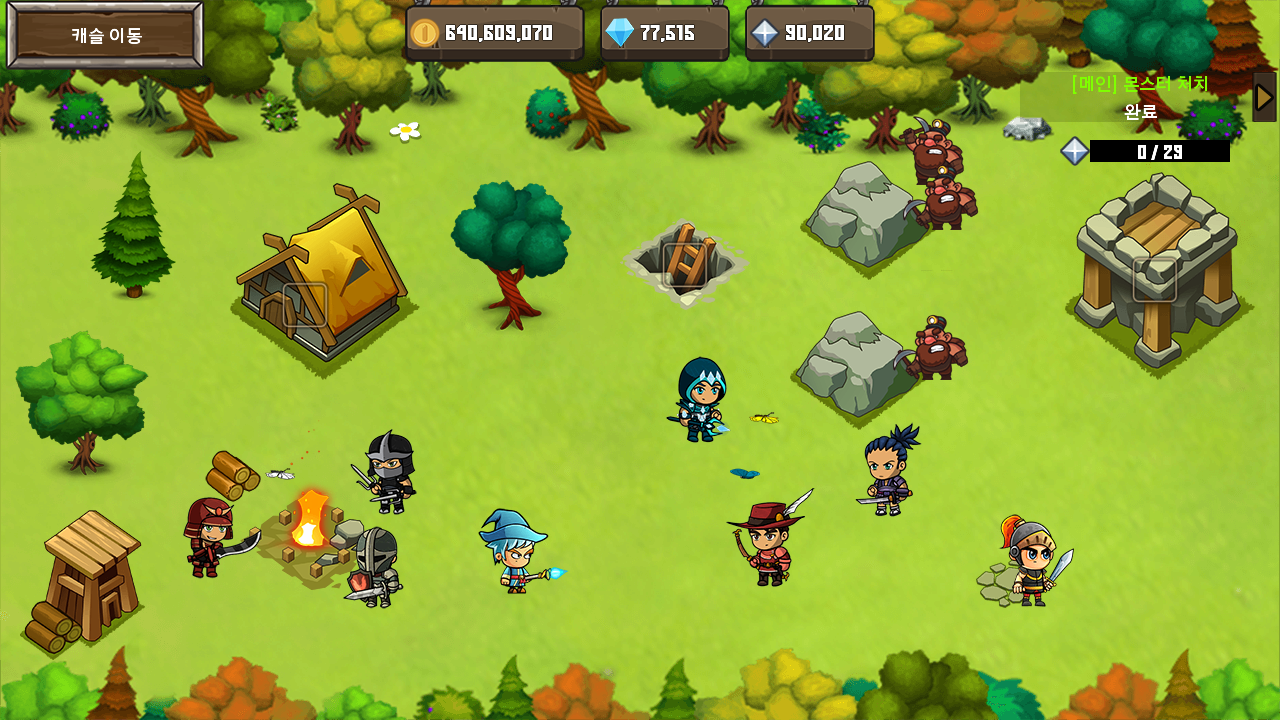Expand the quest panel with the arrow

click(1264, 97)
